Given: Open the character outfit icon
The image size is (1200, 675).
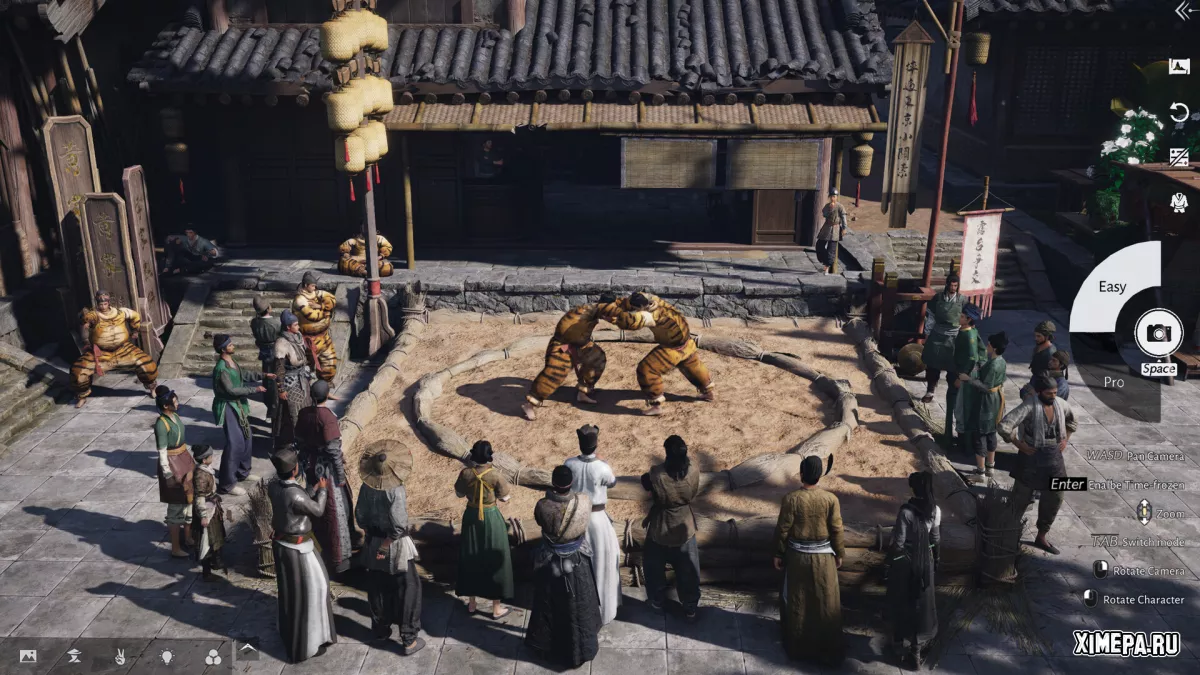Looking at the screenshot, I should pyautogui.click(x=1179, y=202).
